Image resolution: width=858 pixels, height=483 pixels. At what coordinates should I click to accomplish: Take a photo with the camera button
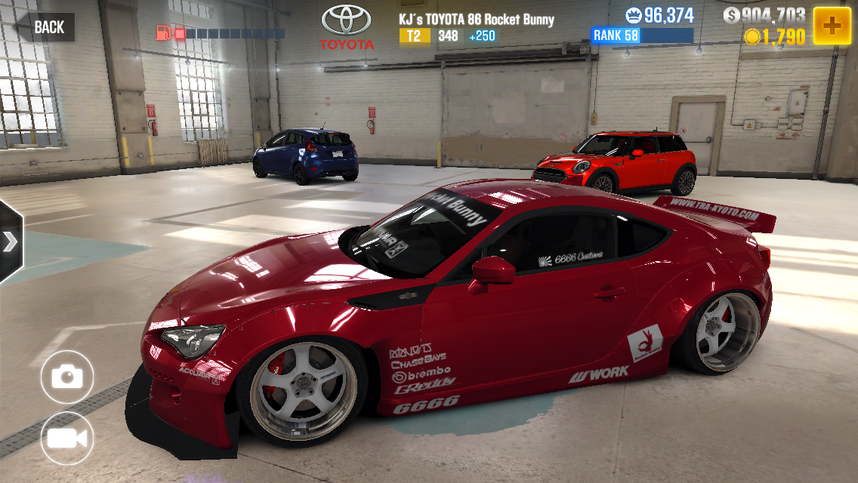coord(67,376)
